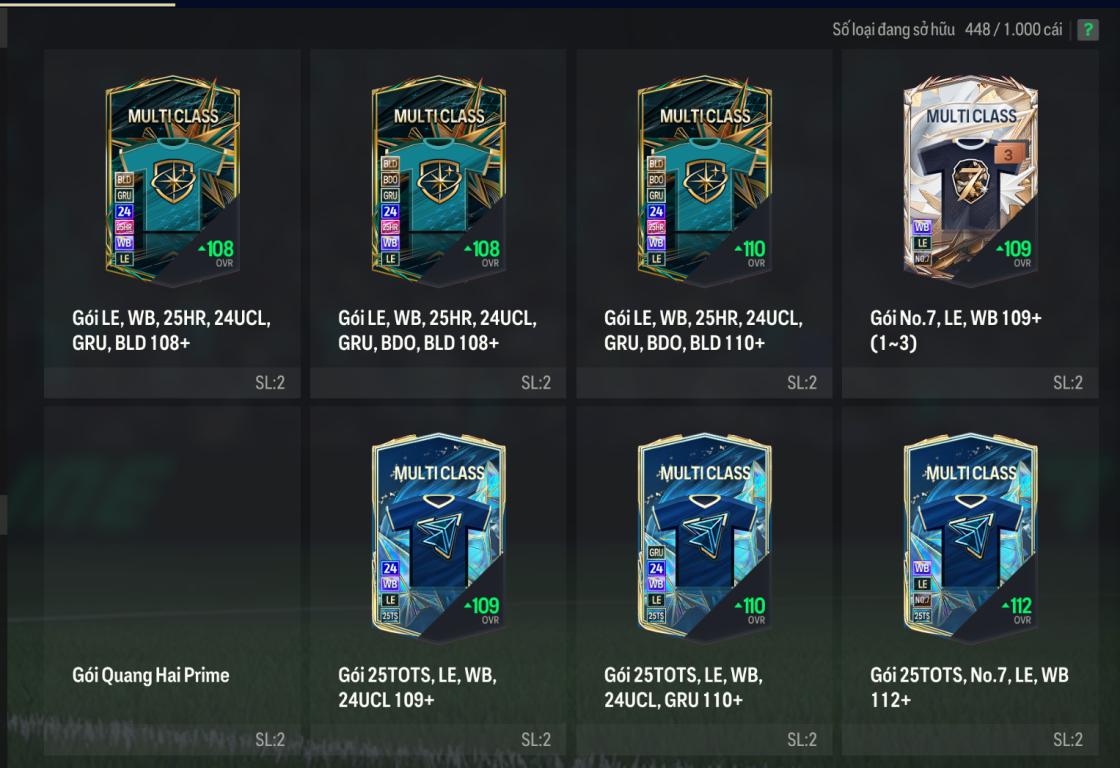Viewport: 1120px width, 768px height.
Task: Select the 25TOTS 24UCL, GRU 110+ pack
Action: (704, 580)
